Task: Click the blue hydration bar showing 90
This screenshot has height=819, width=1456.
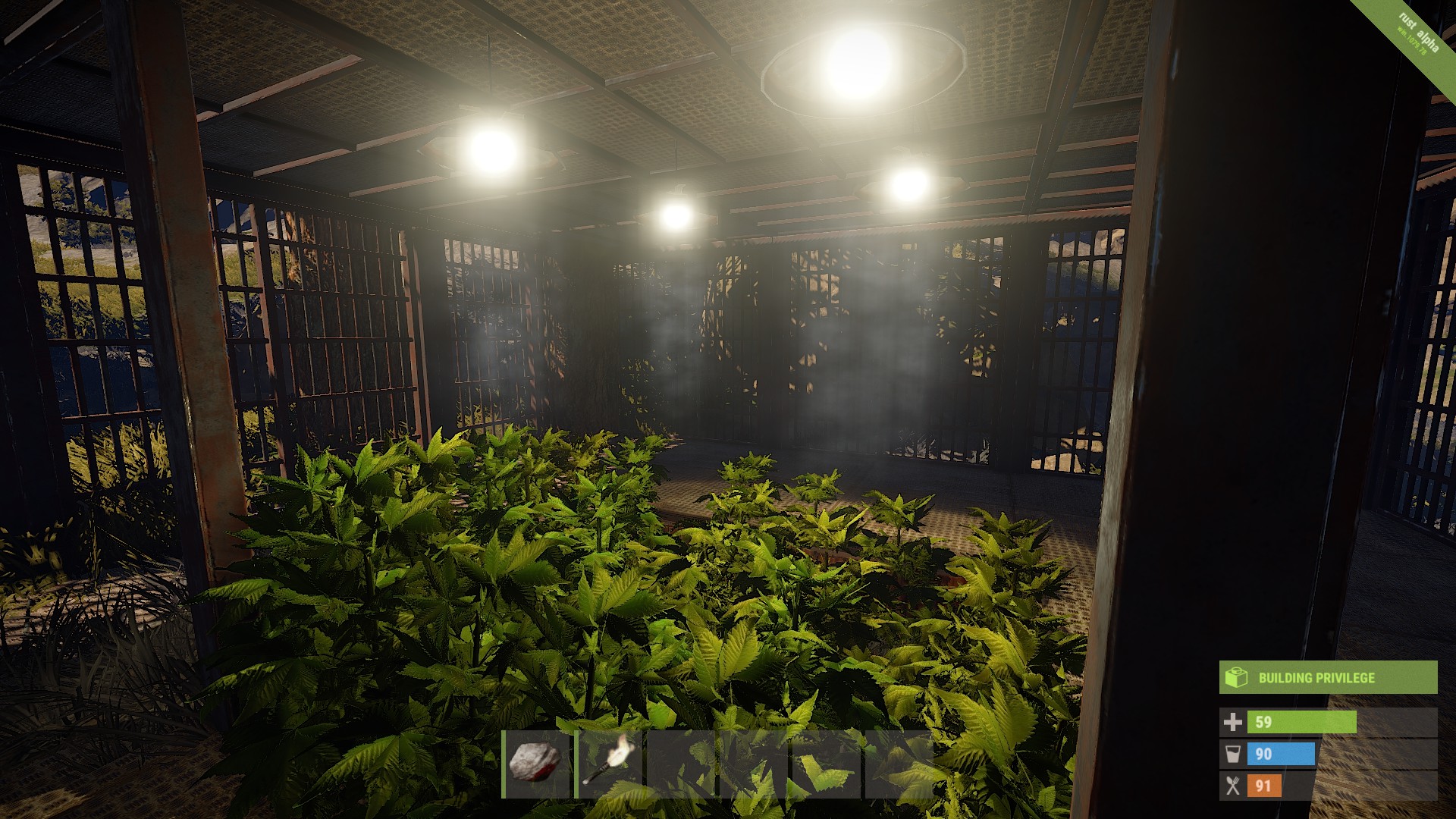Action: click(x=1282, y=754)
